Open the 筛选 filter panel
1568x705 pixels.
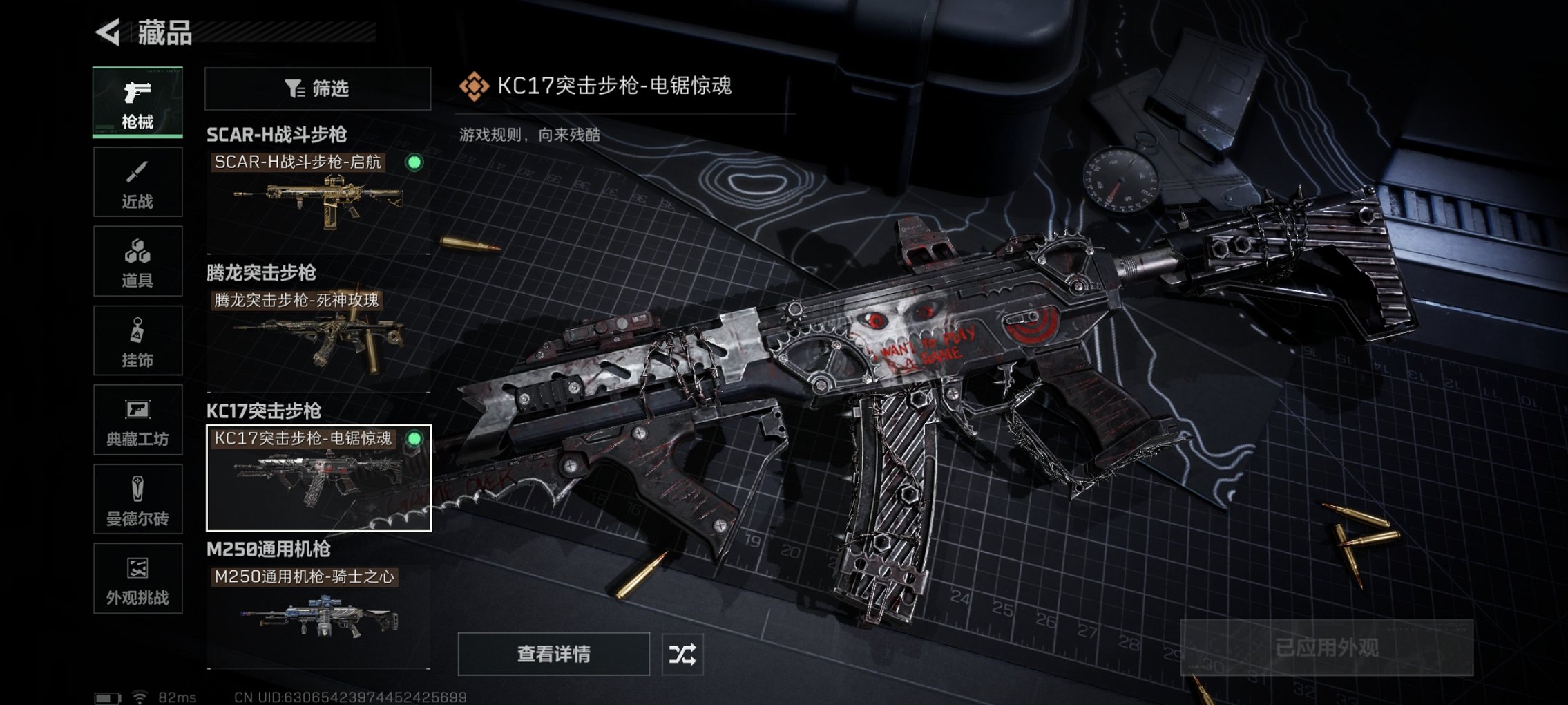point(316,88)
